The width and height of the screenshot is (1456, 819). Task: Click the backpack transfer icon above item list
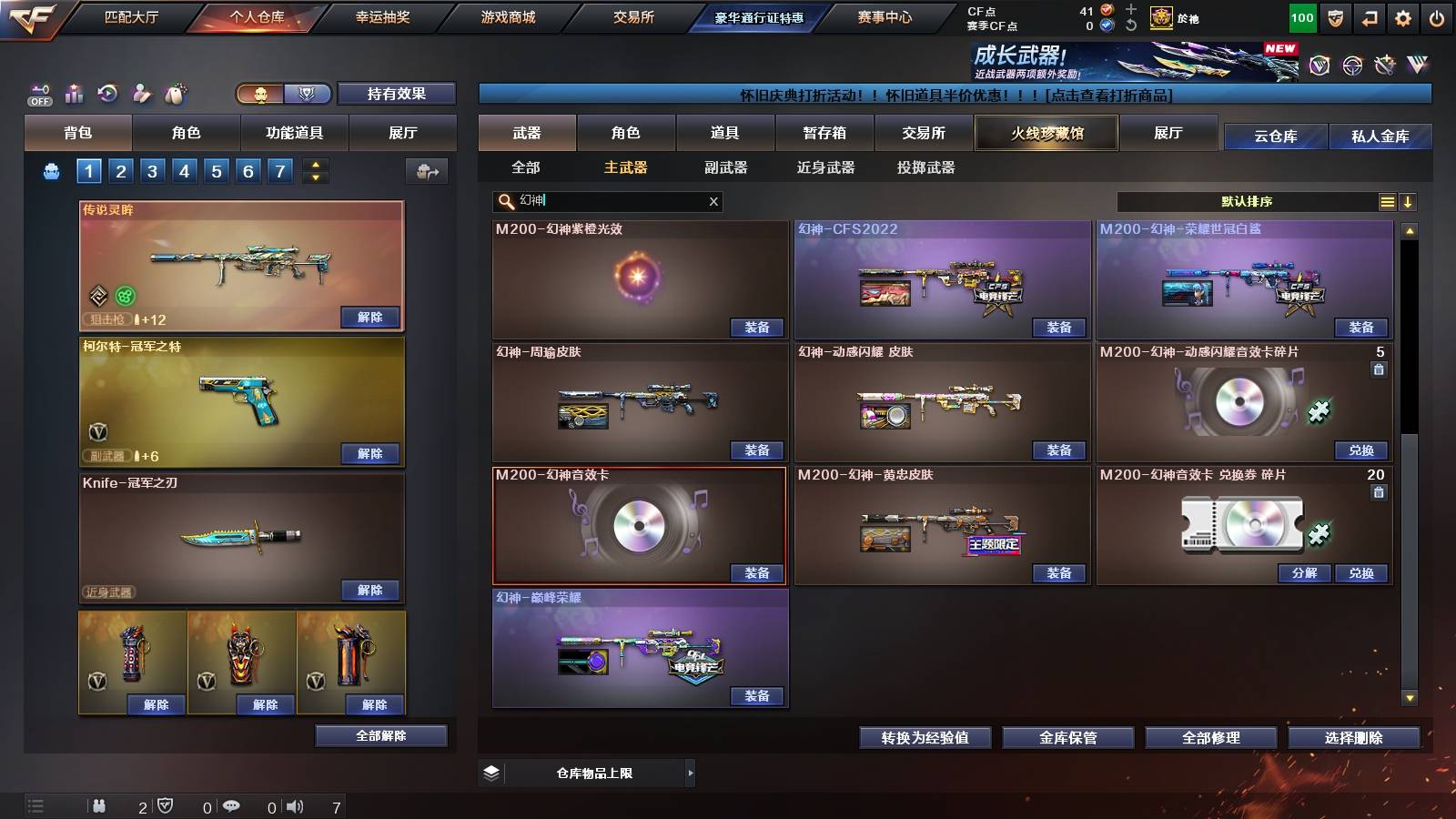(426, 170)
